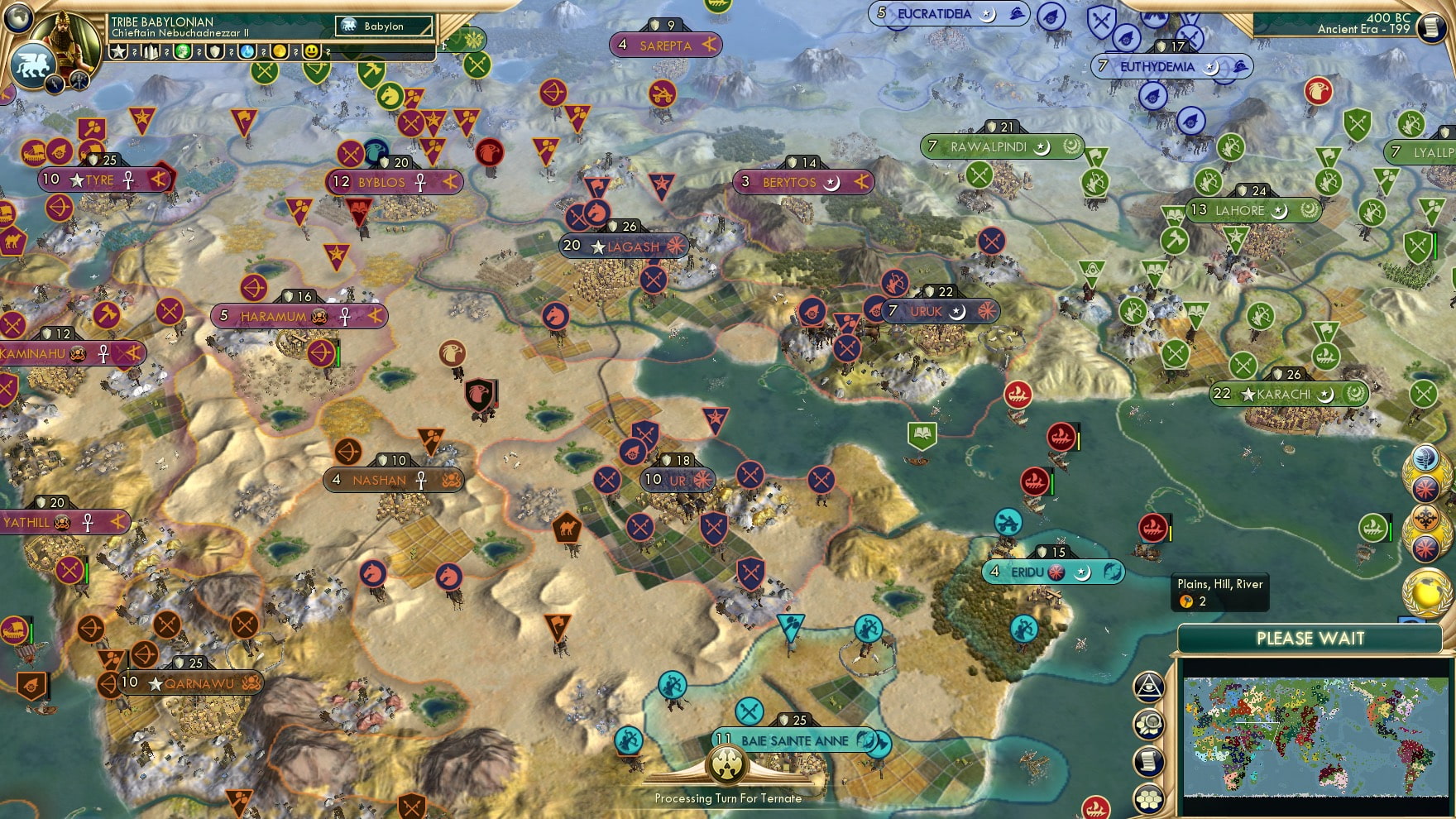
Task: Open the Babylon city selector in the top bar
Action: (384, 26)
